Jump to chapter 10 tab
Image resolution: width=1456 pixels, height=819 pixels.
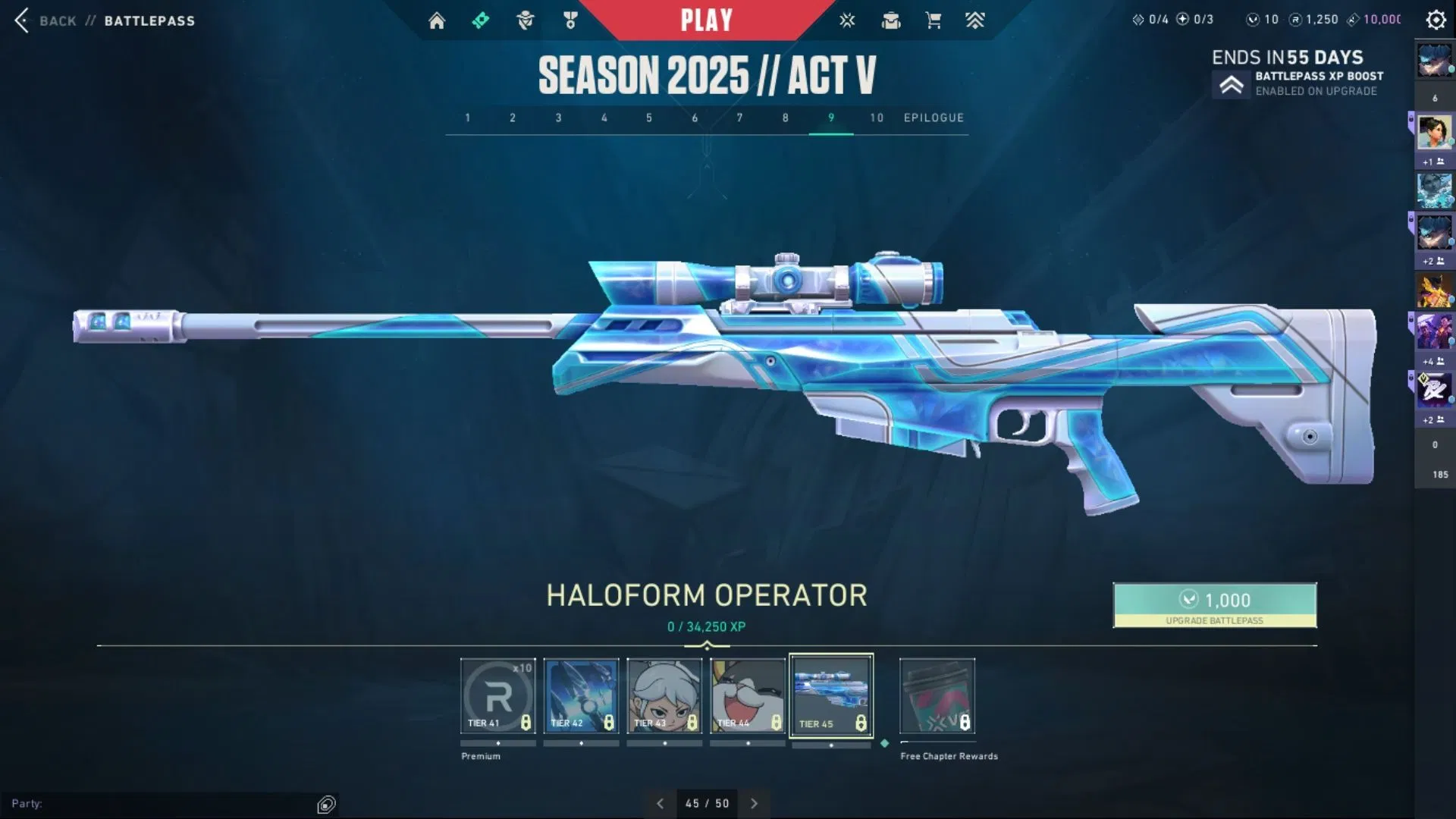tap(877, 118)
